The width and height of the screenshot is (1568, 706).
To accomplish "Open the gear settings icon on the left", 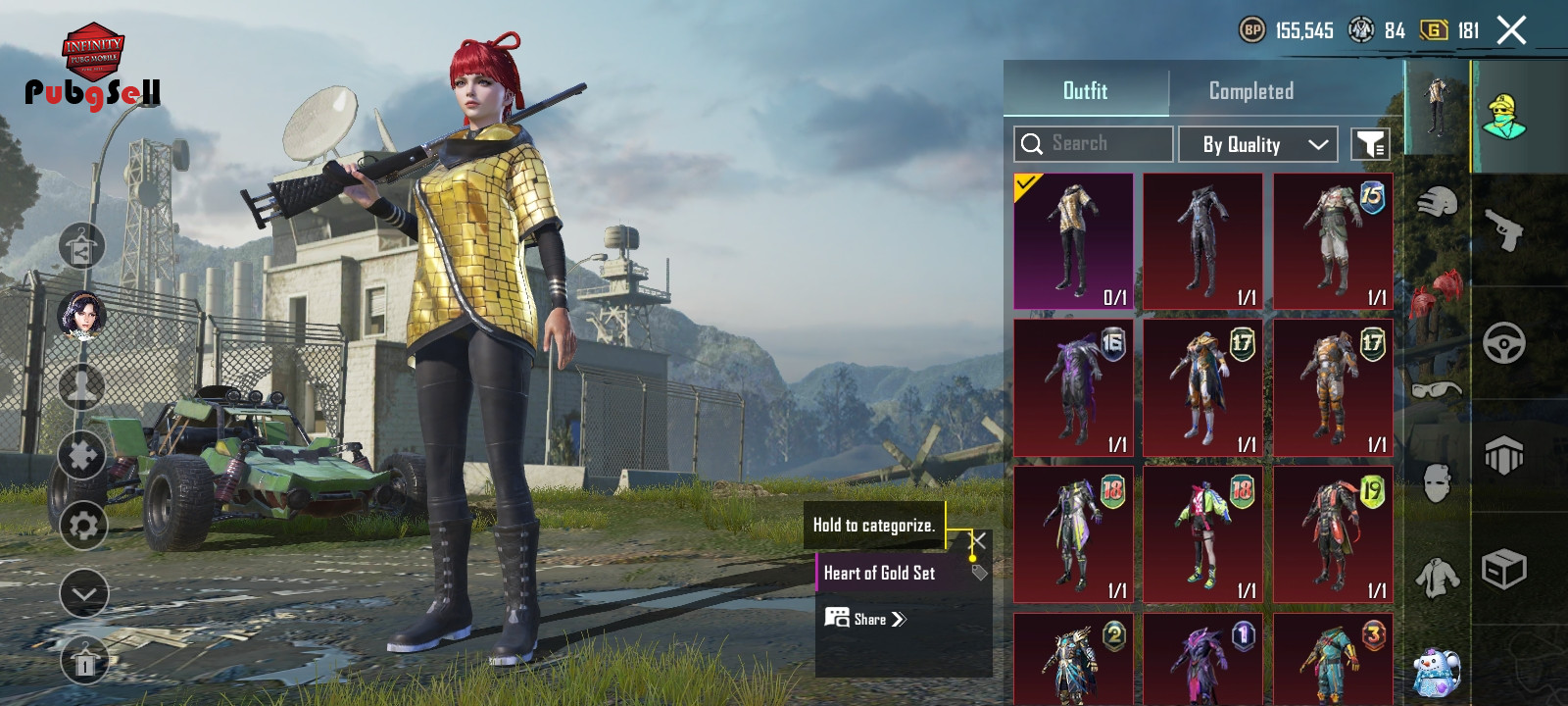I will click(x=83, y=527).
